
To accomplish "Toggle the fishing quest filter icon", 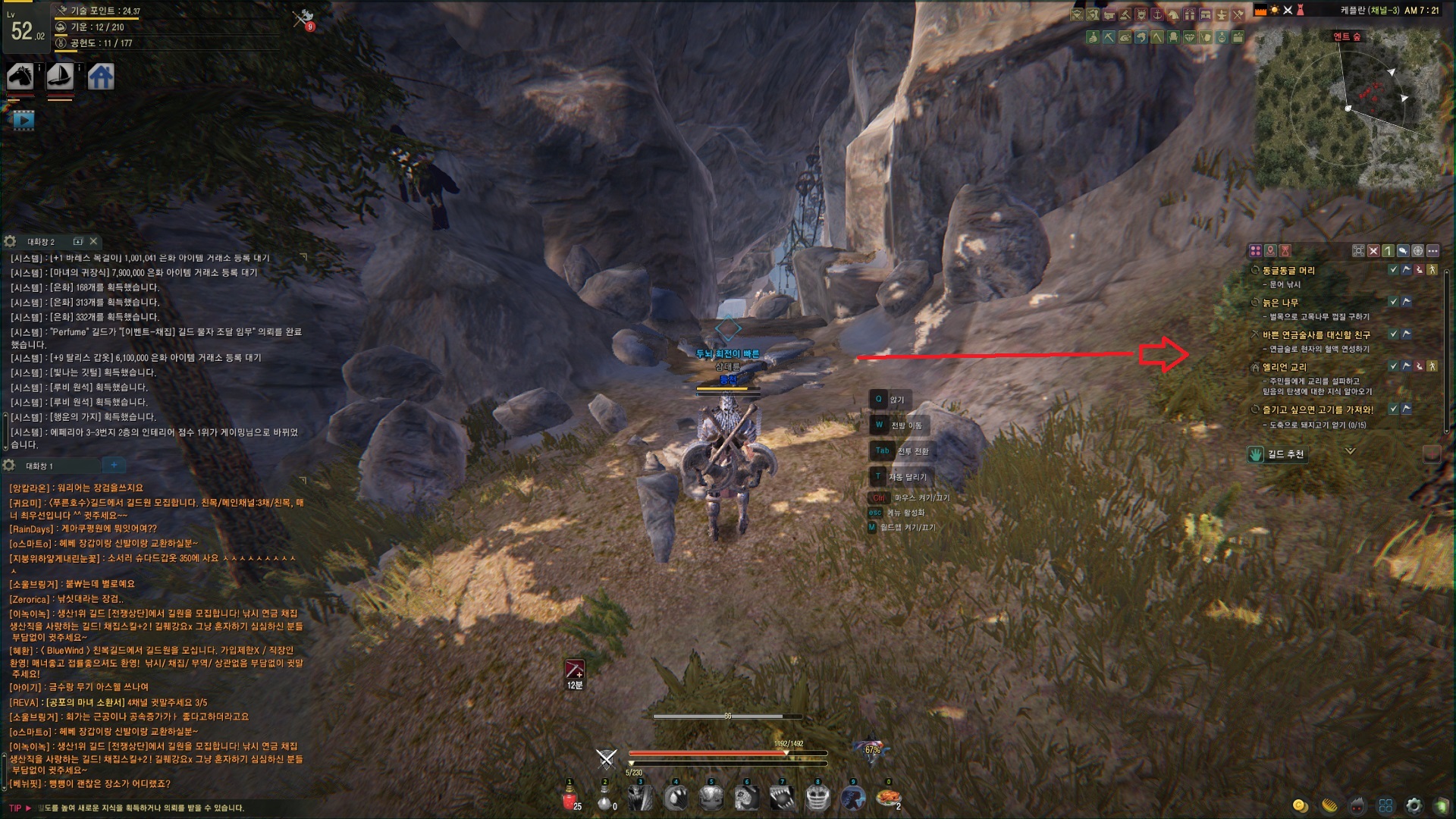I will (x=1403, y=250).
